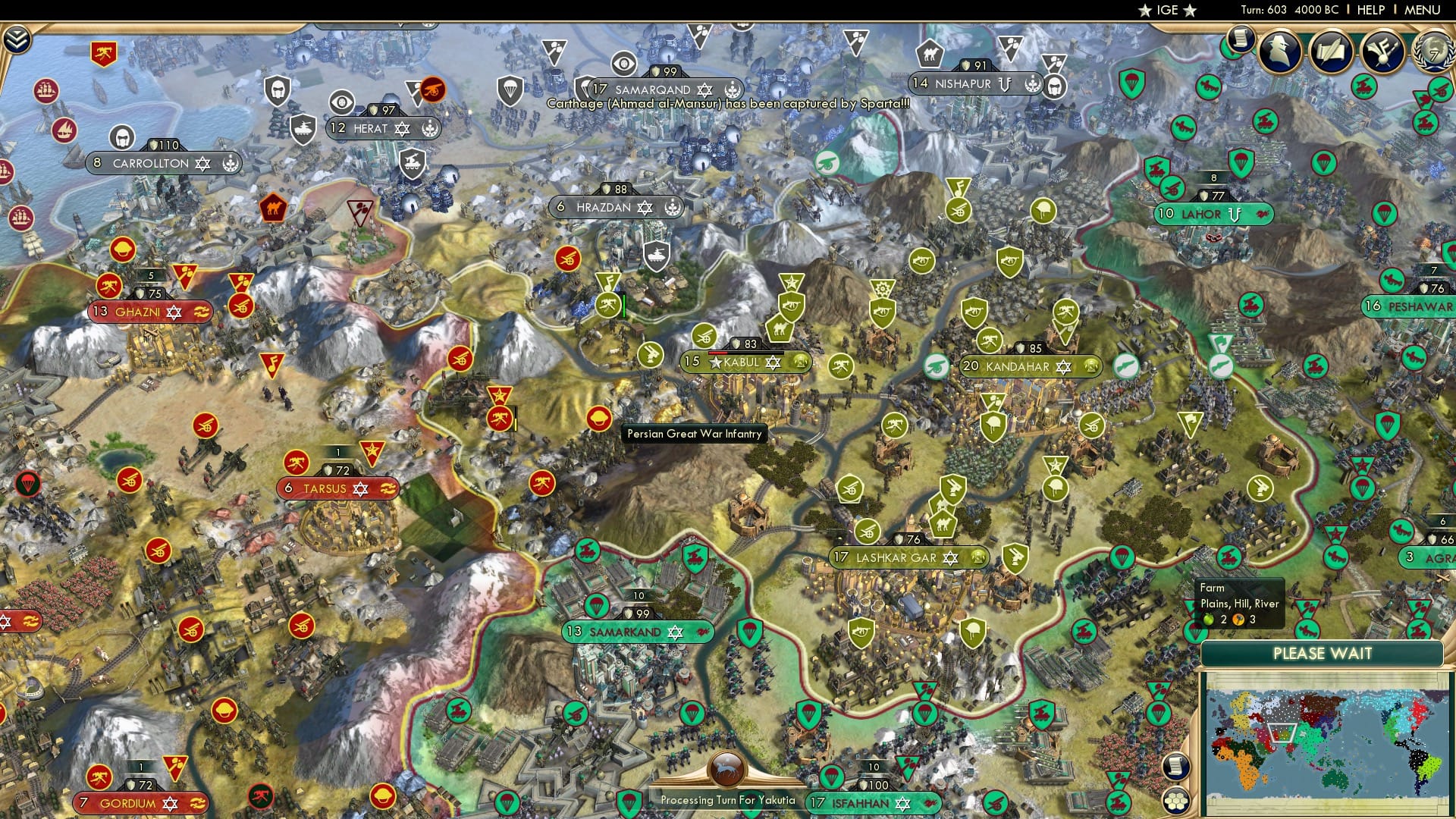Click the anchor icon on Samarqand's banner

[x=731, y=89]
